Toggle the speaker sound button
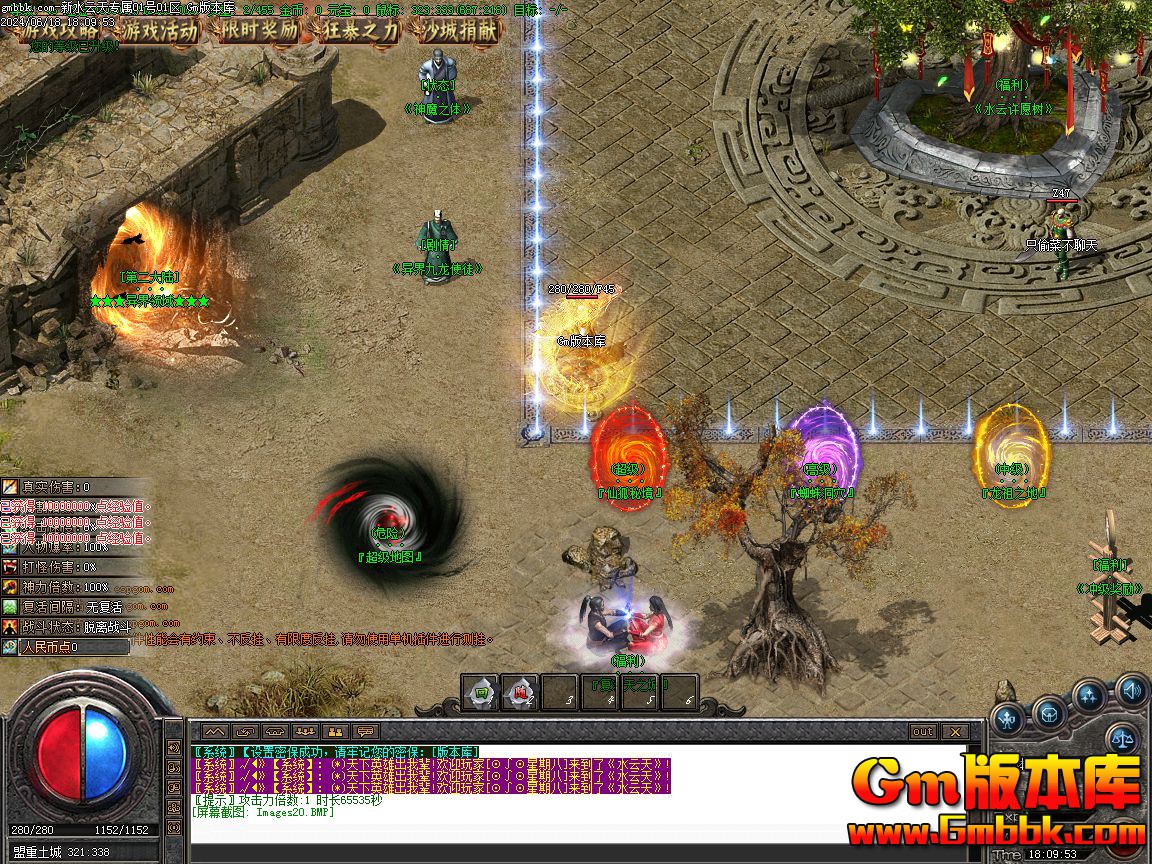This screenshot has width=1152, height=864. [1132, 689]
